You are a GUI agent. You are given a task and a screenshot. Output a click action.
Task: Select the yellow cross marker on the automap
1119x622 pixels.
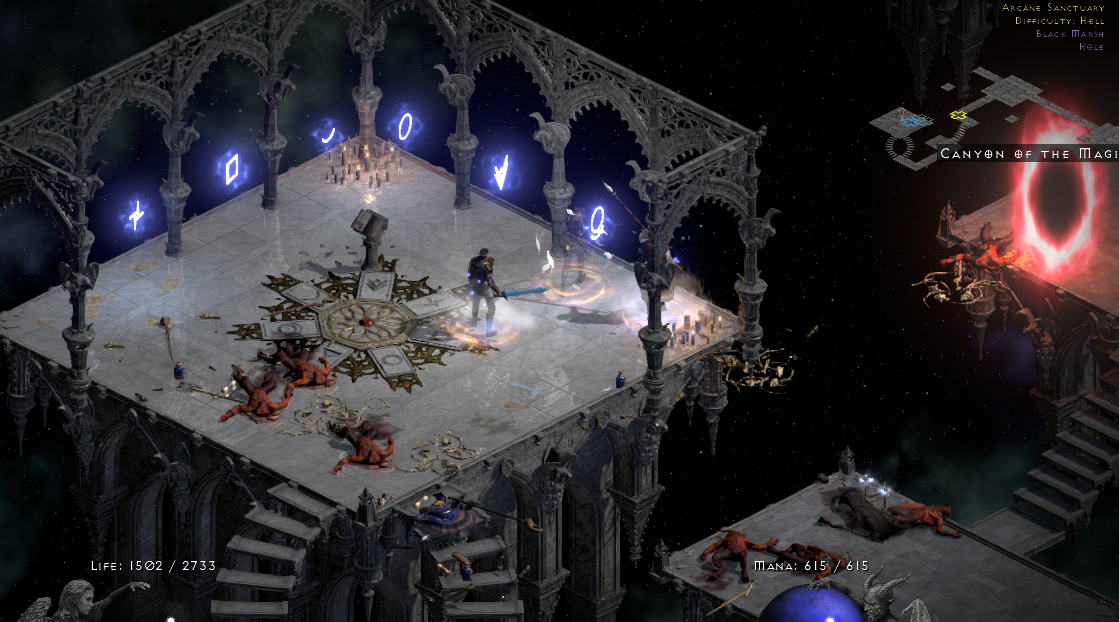958,116
